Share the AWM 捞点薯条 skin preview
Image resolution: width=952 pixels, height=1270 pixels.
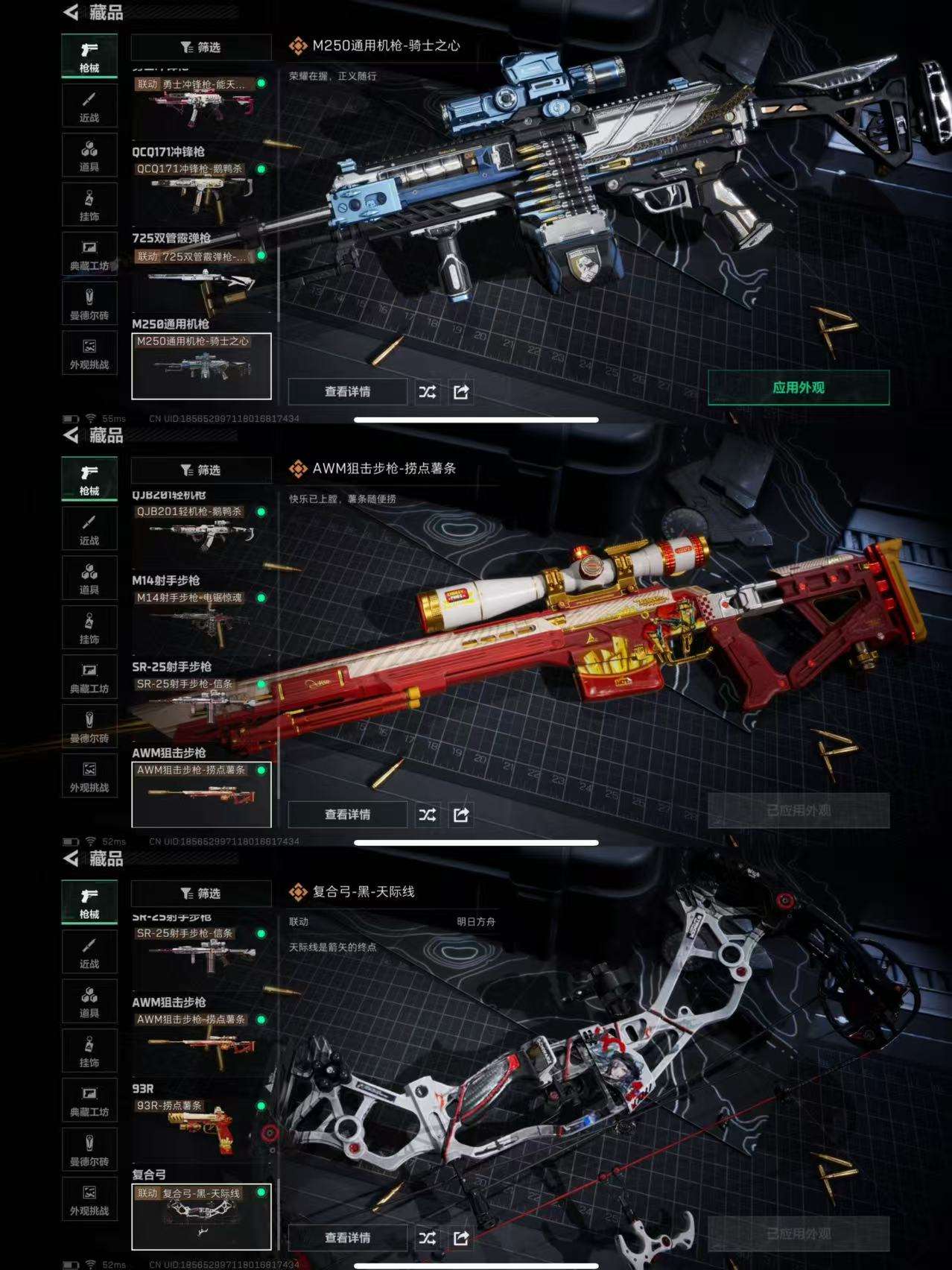coord(461,815)
